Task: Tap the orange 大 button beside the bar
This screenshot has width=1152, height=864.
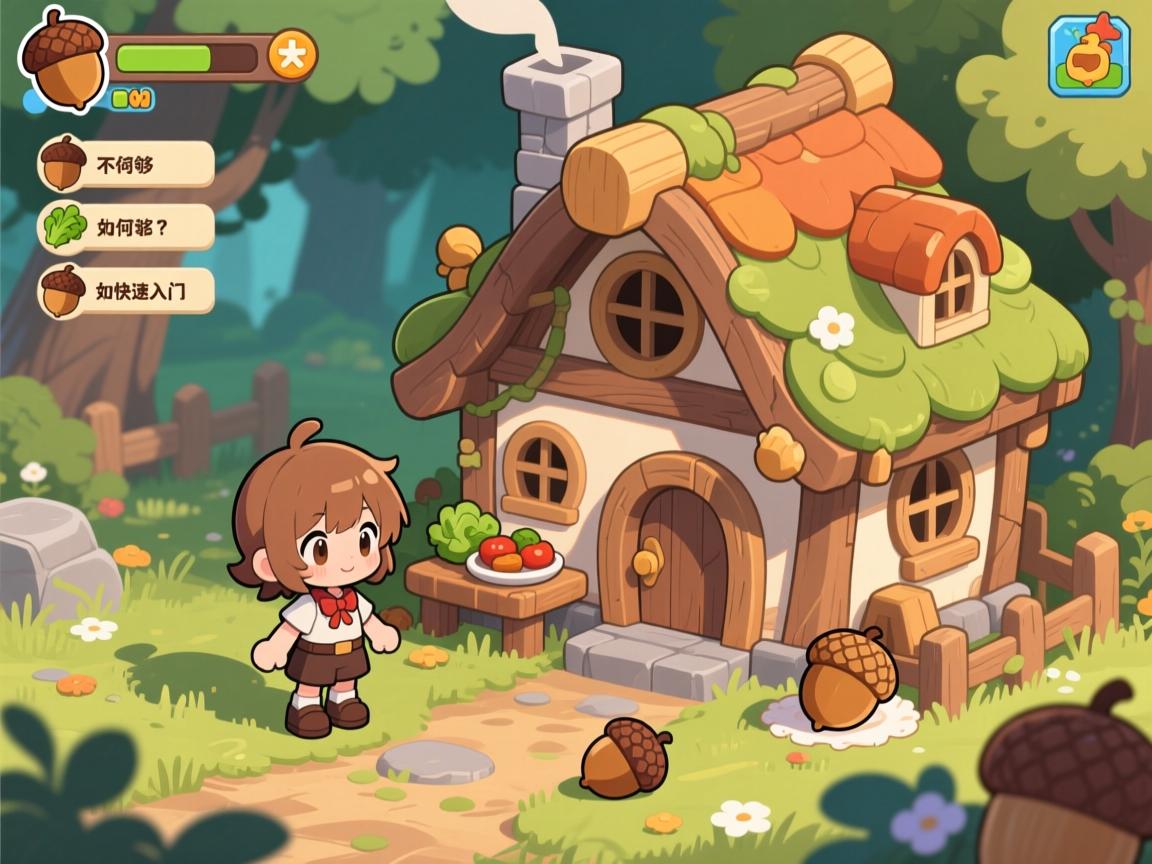Action: pyautogui.click(x=292, y=56)
